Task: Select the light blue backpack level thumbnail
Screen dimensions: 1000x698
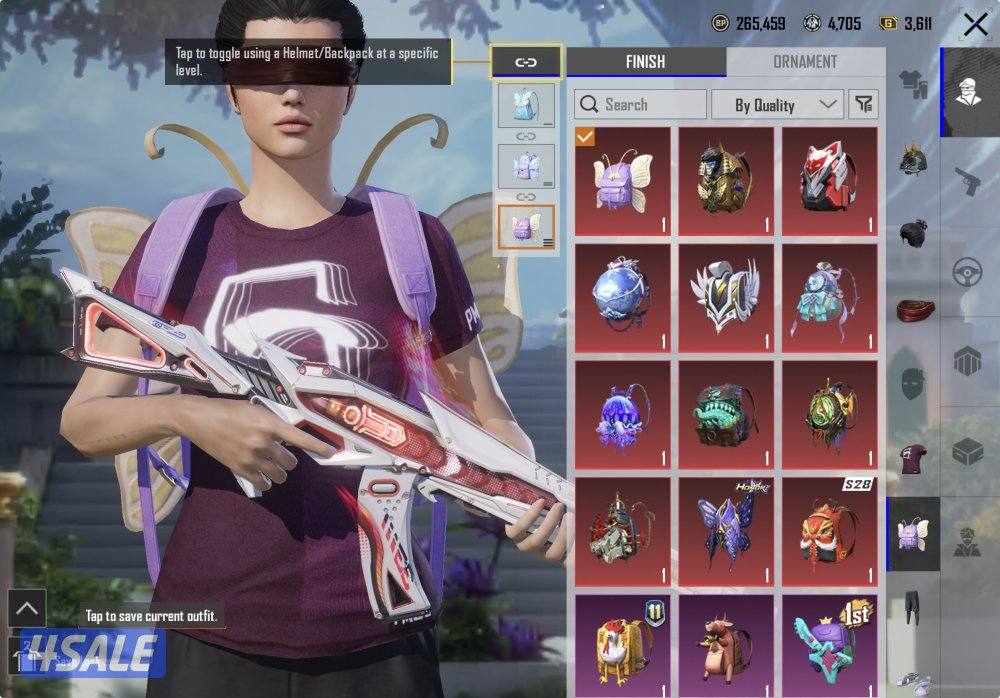Action: point(526,105)
